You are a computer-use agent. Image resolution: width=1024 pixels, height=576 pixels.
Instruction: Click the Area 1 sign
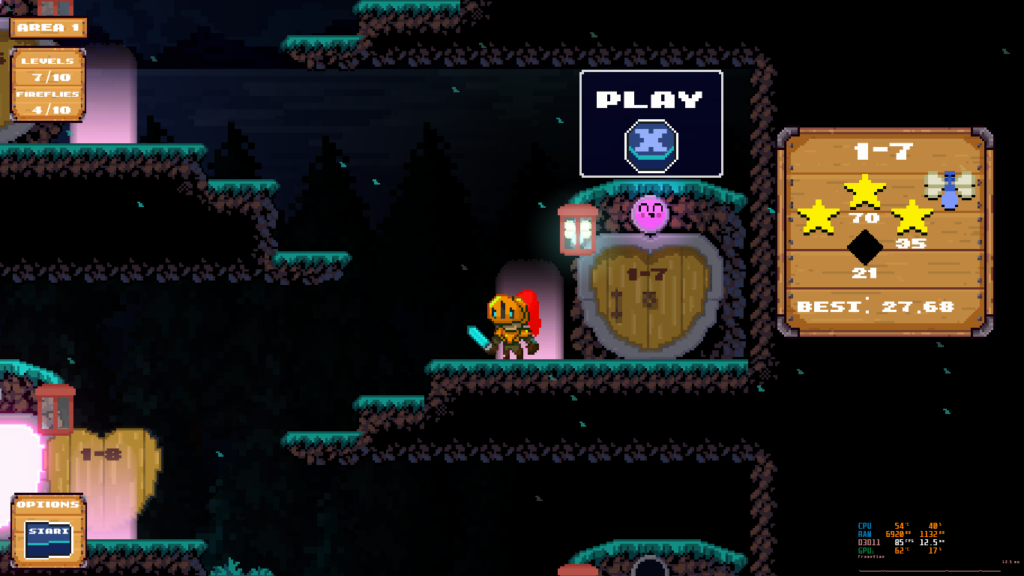[x=48, y=27]
